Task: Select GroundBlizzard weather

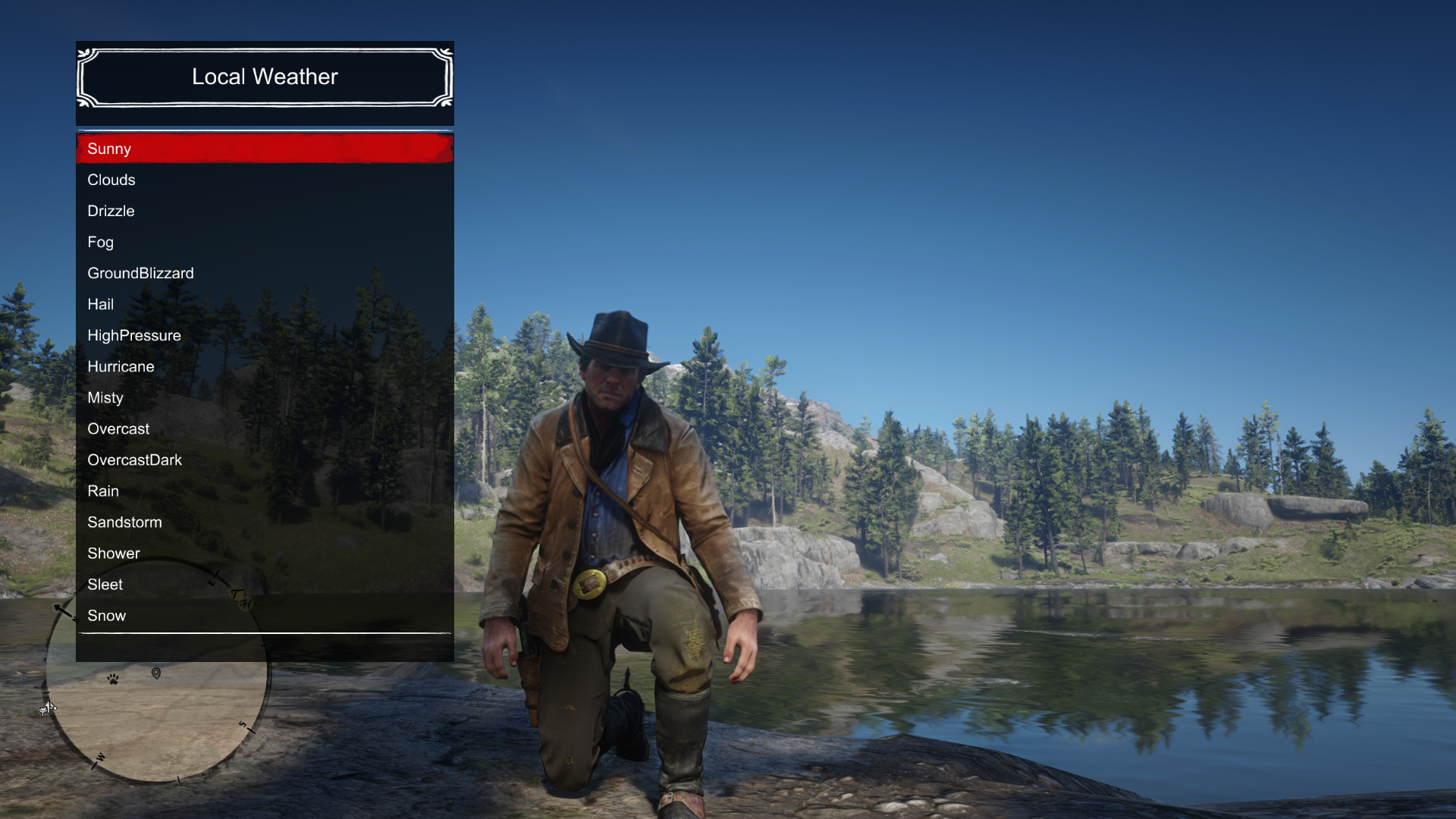Action: pyautogui.click(x=264, y=273)
